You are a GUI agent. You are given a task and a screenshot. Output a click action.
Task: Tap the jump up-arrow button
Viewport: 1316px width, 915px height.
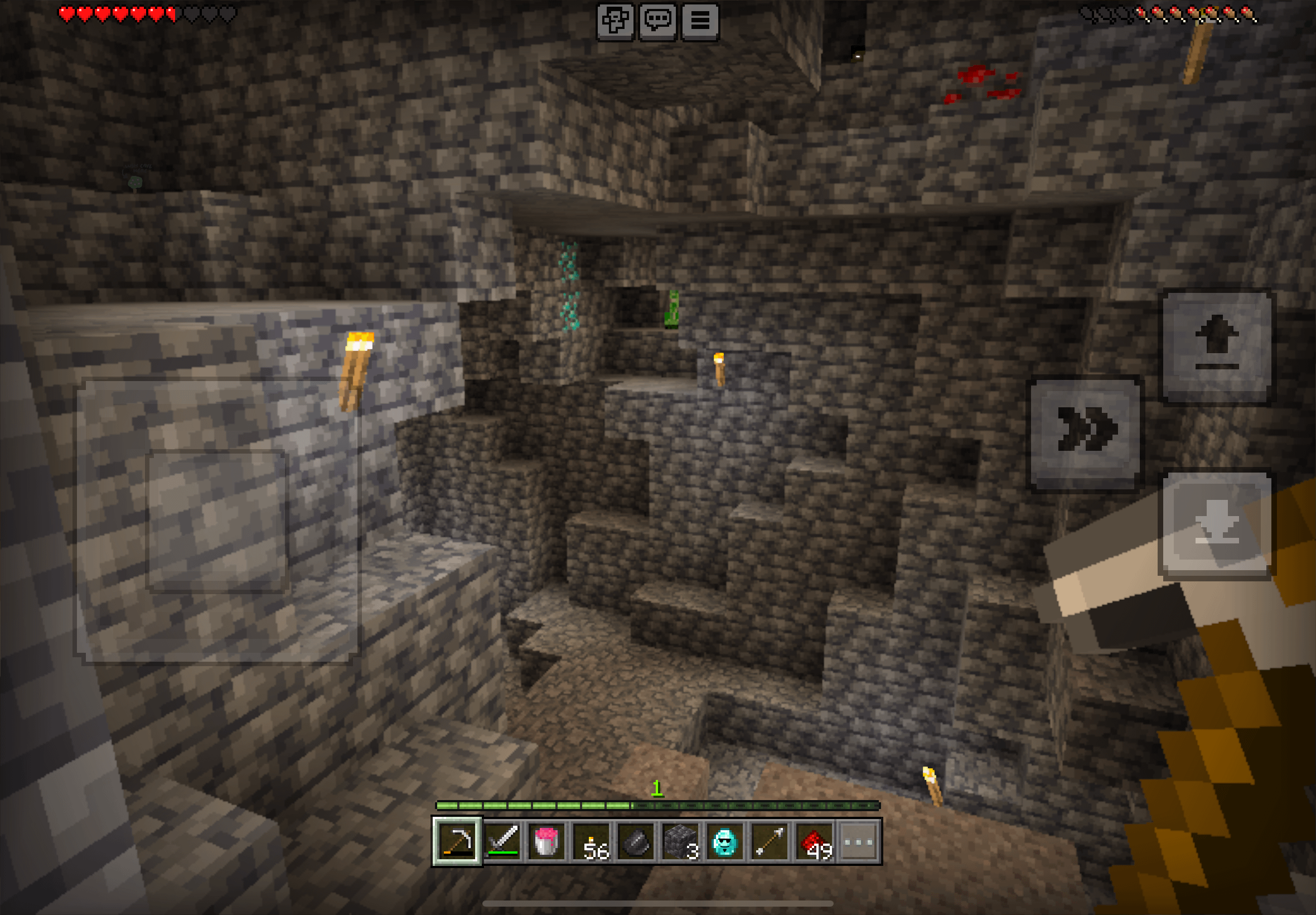click(x=1216, y=348)
